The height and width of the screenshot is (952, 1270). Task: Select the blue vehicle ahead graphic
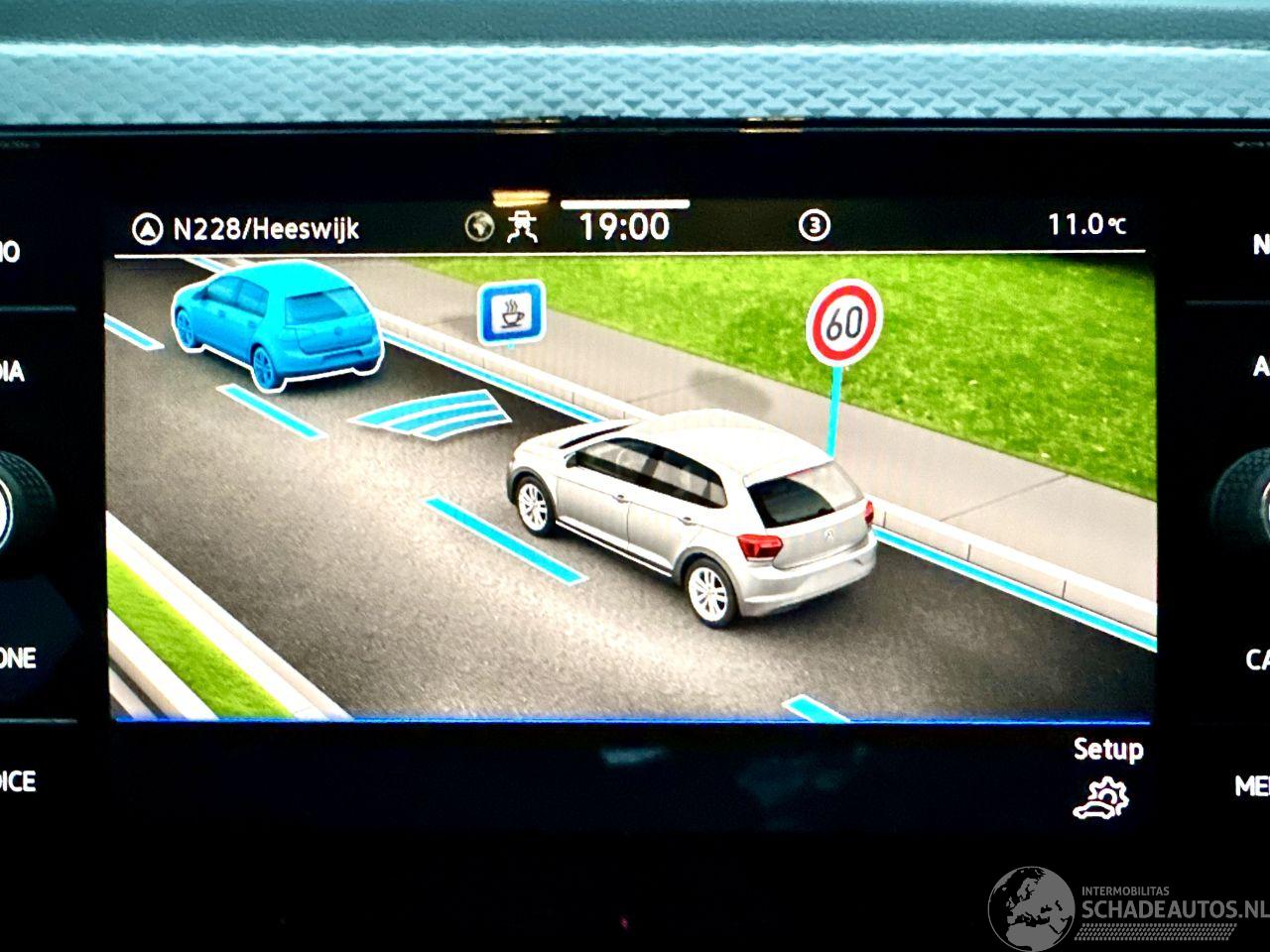(277, 319)
